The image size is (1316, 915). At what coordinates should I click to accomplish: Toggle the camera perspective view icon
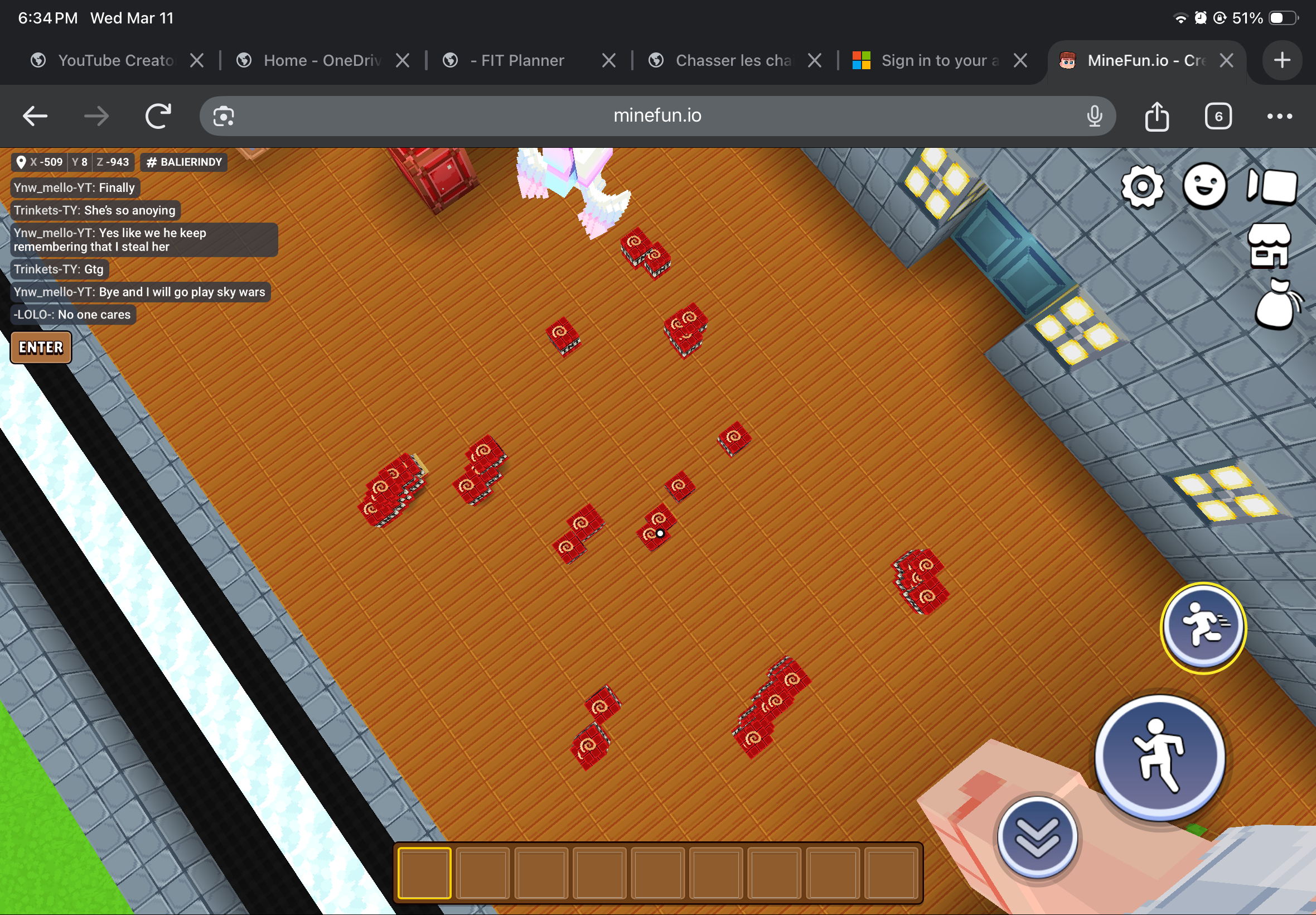pyautogui.click(x=1271, y=186)
